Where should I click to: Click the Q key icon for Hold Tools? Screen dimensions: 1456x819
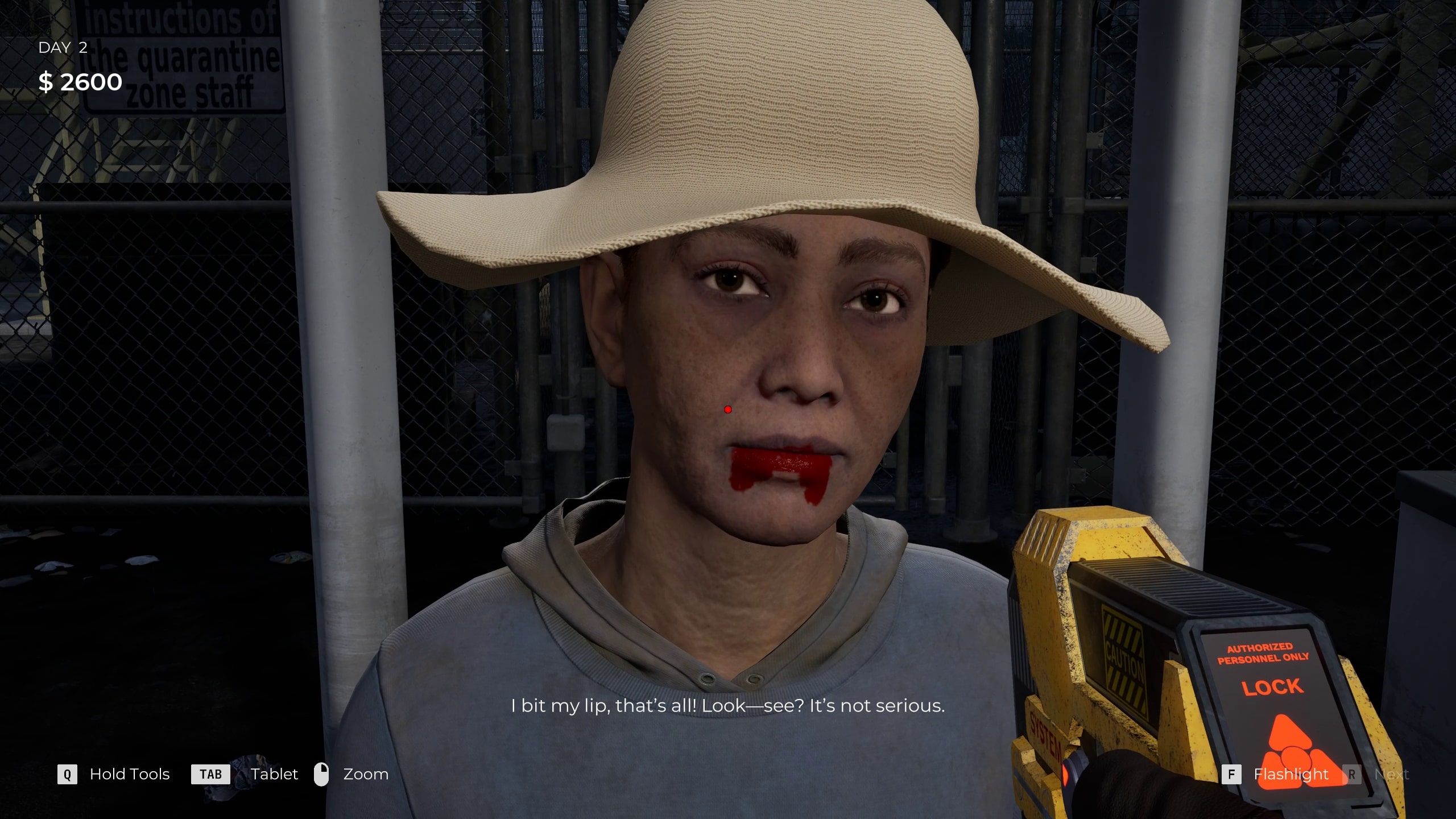(68, 774)
